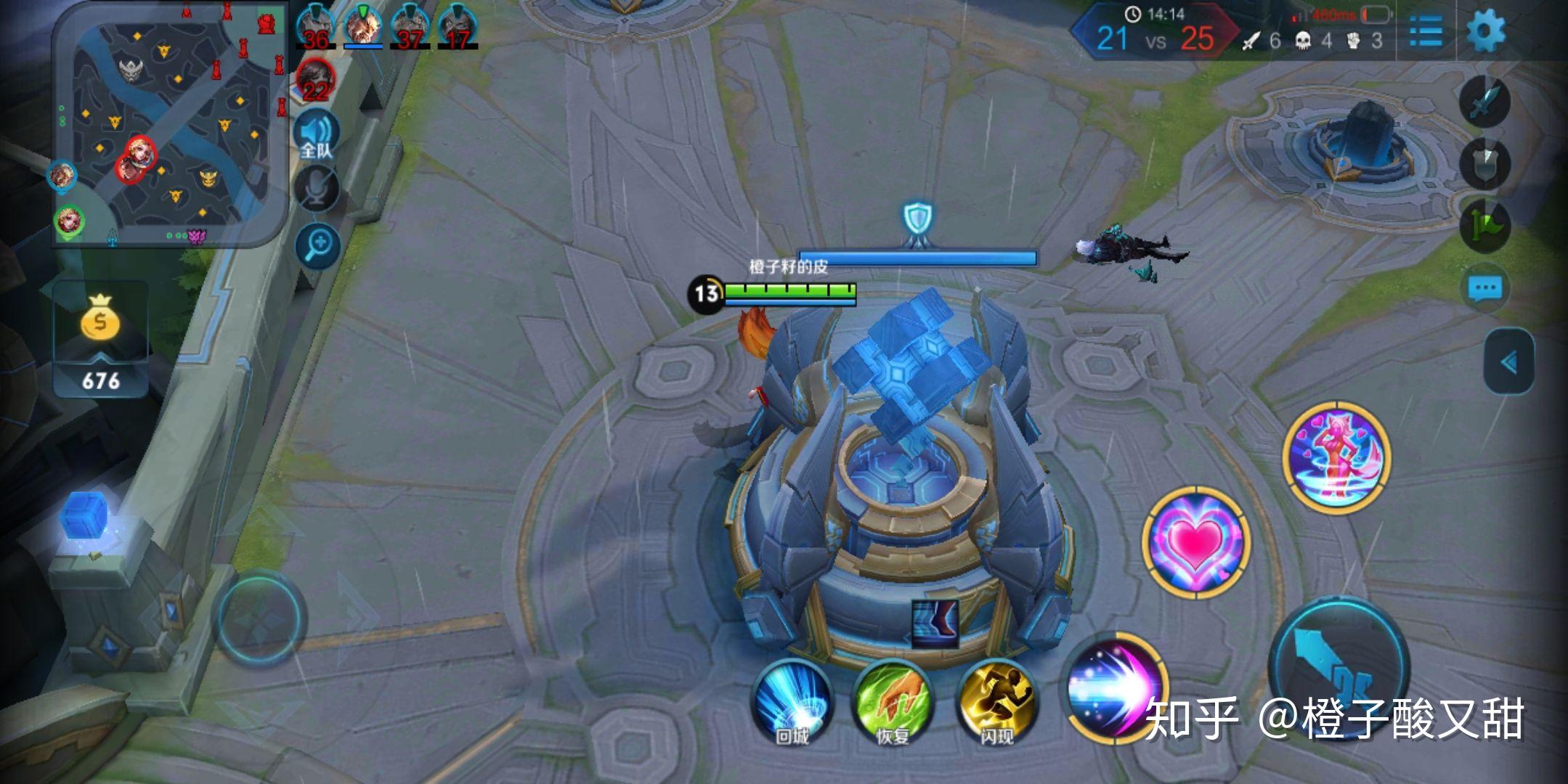Open the settings gear menu
The image size is (1568, 784).
(x=1486, y=32)
